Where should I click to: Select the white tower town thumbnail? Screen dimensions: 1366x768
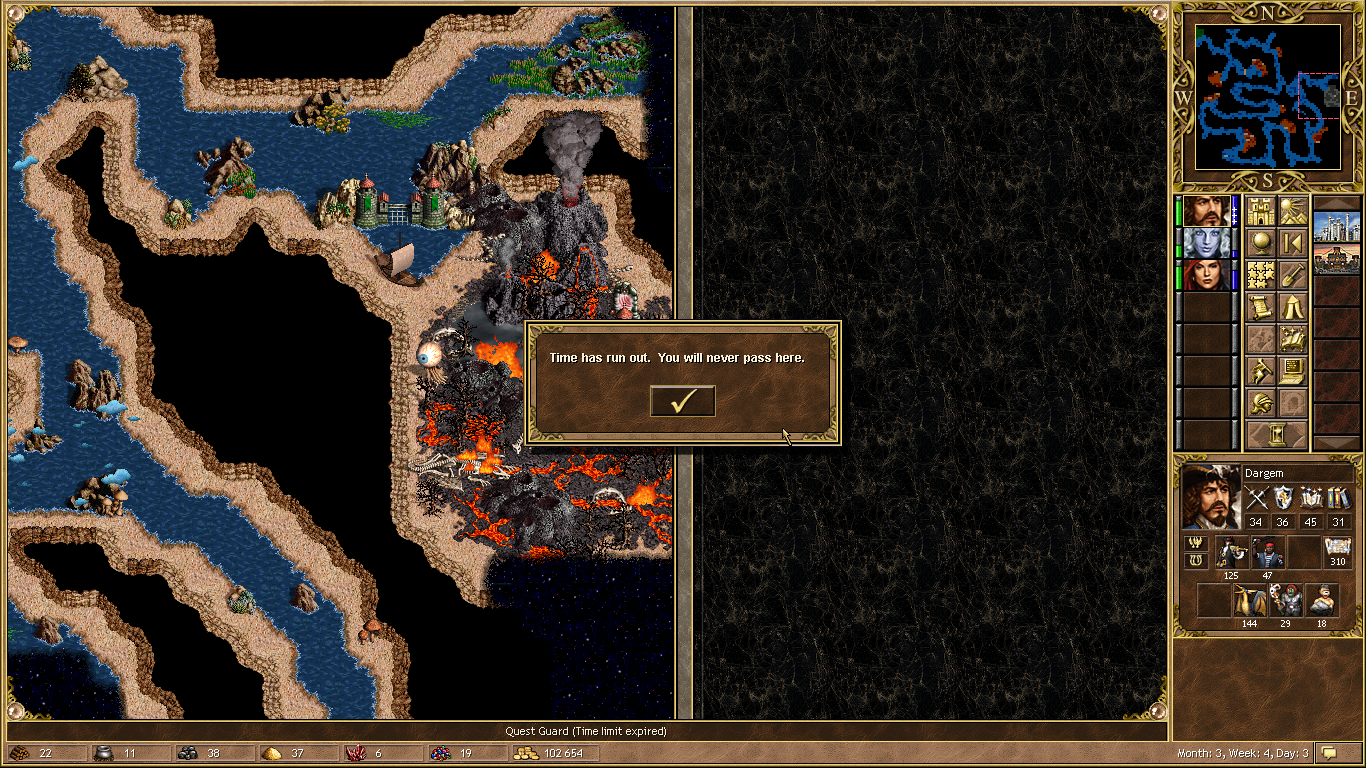pos(1336,227)
